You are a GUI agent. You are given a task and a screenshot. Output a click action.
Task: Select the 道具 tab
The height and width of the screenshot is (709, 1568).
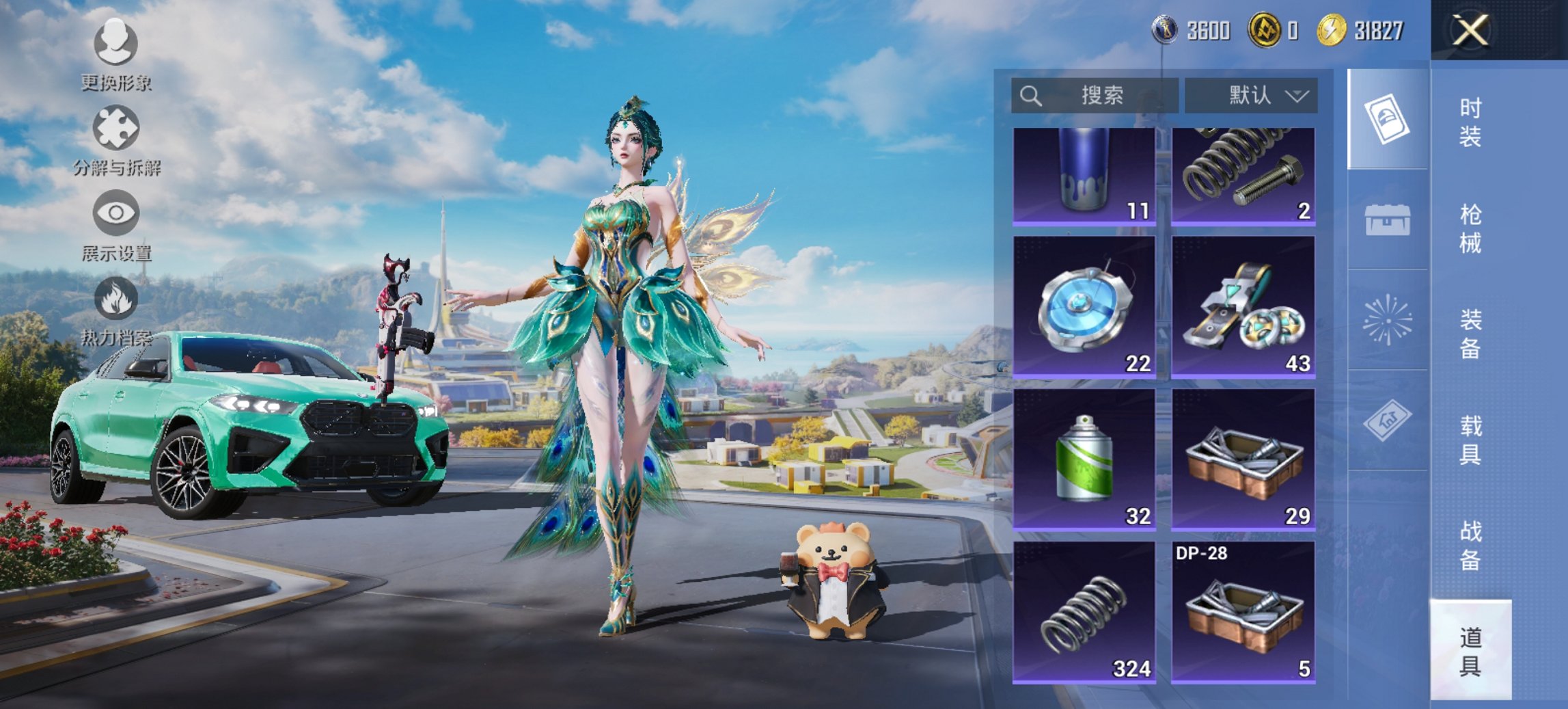(x=1470, y=652)
